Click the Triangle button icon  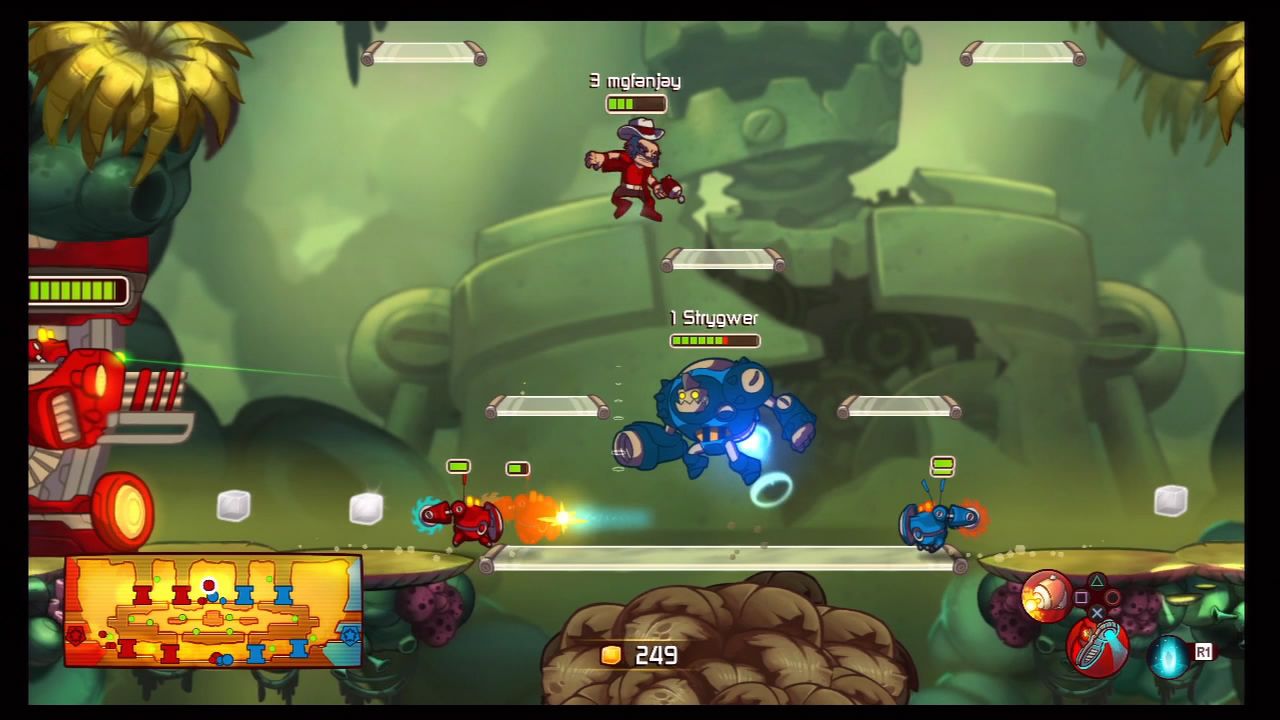pyautogui.click(x=1099, y=581)
